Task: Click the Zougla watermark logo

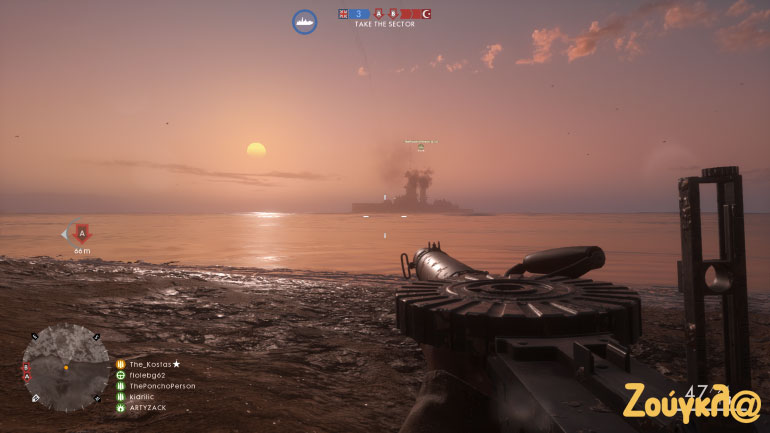Action: tap(692, 400)
